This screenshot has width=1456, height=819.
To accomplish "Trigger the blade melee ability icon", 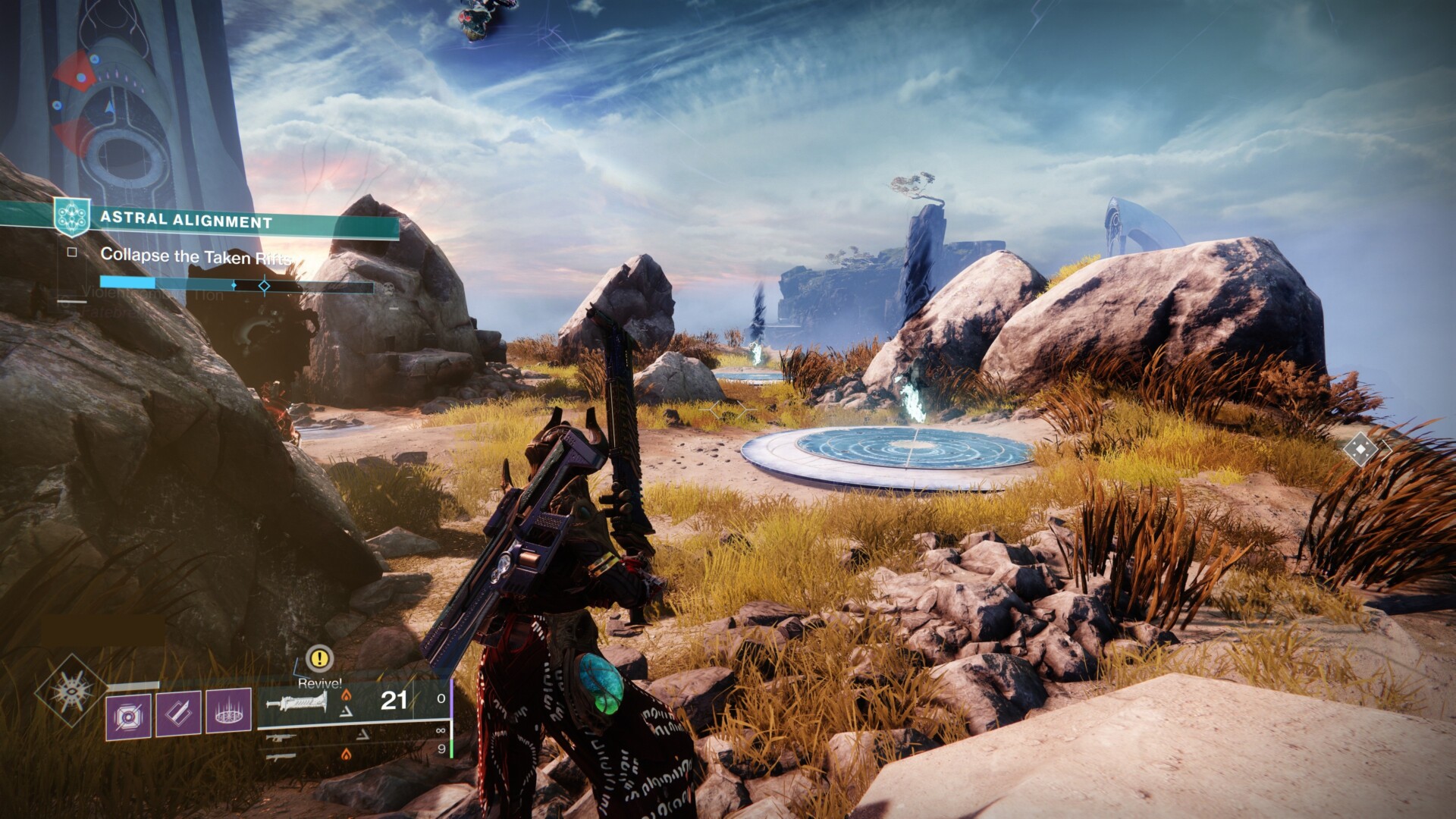I will [178, 714].
